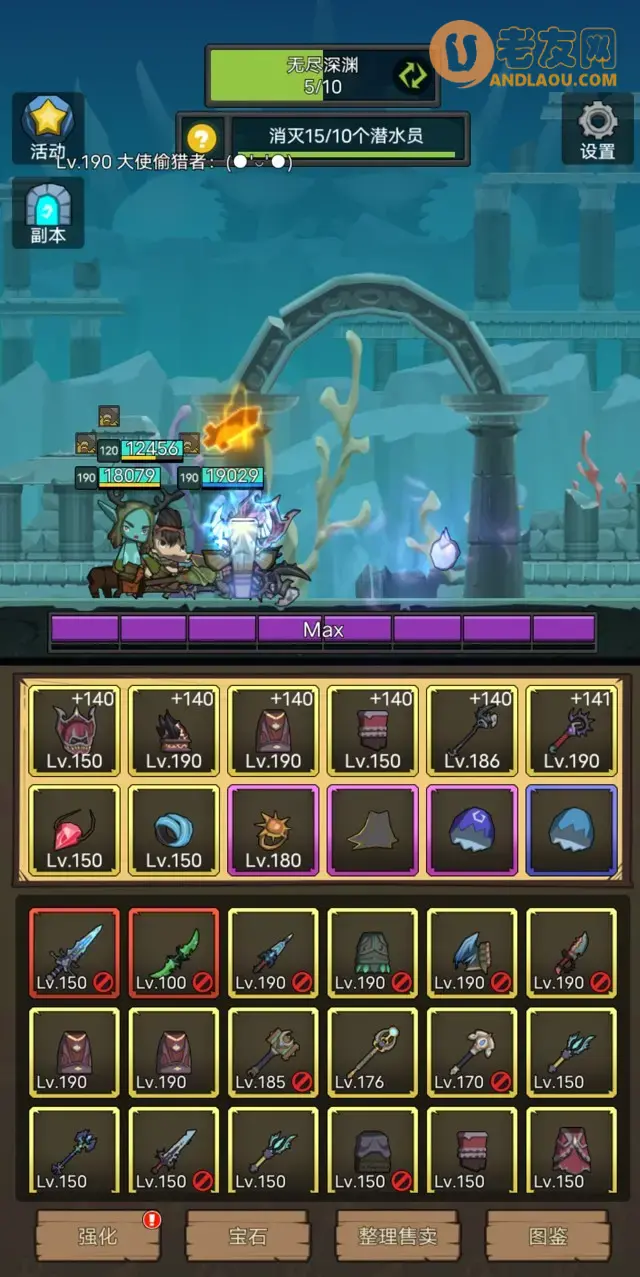Open the 宝石 gems menu
The image size is (640, 1277).
(x=247, y=1236)
